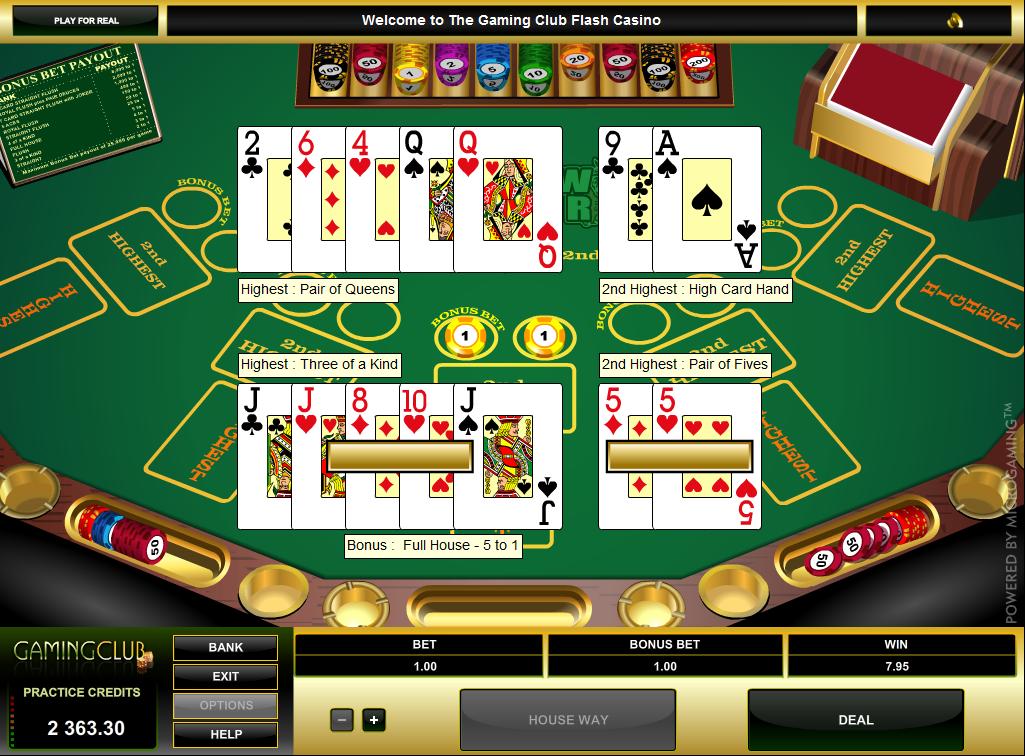1025x756 pixels.
Task: Open the Bank menu
Action: click(x=226, y=647)
